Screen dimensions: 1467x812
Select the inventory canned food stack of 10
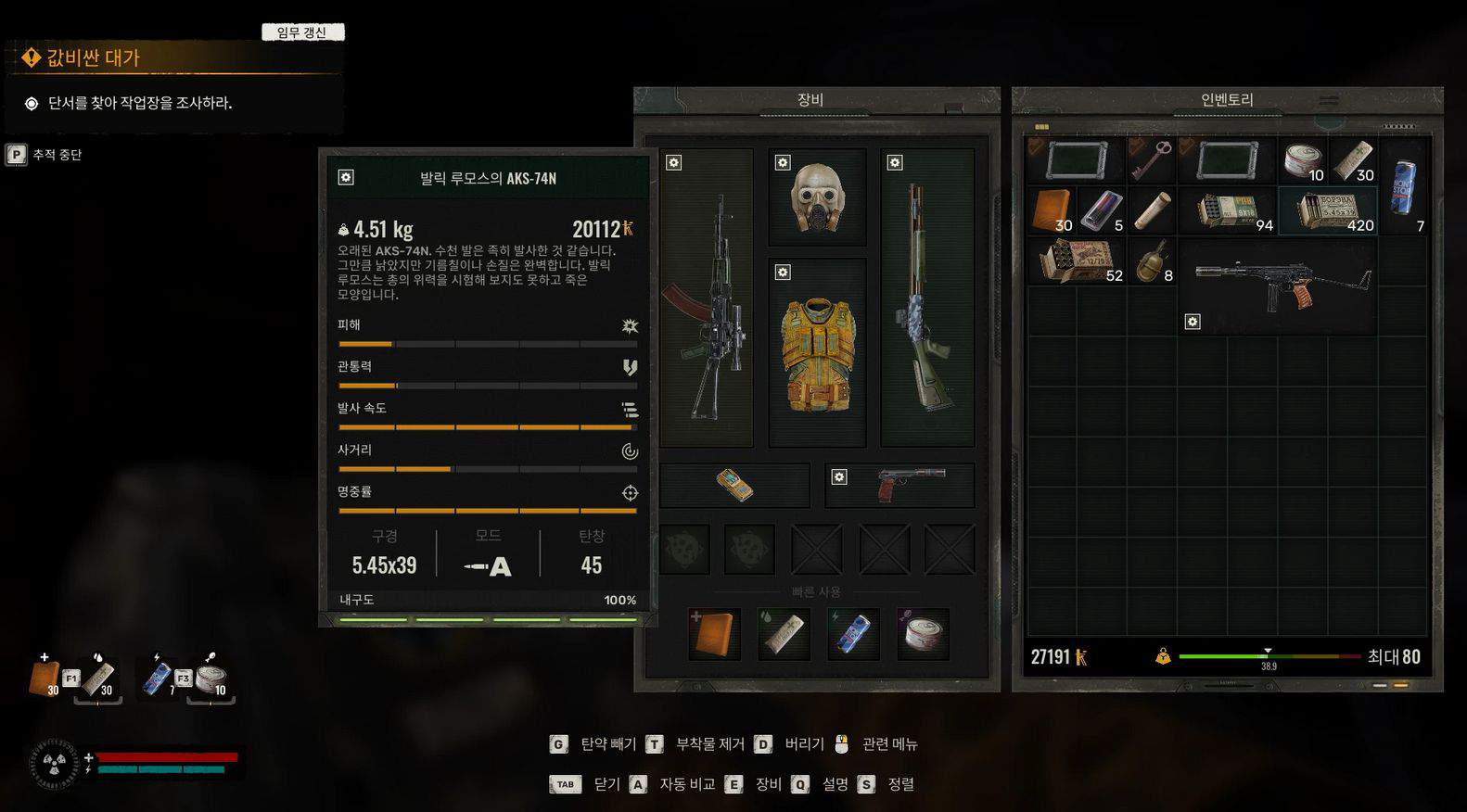1302,159
